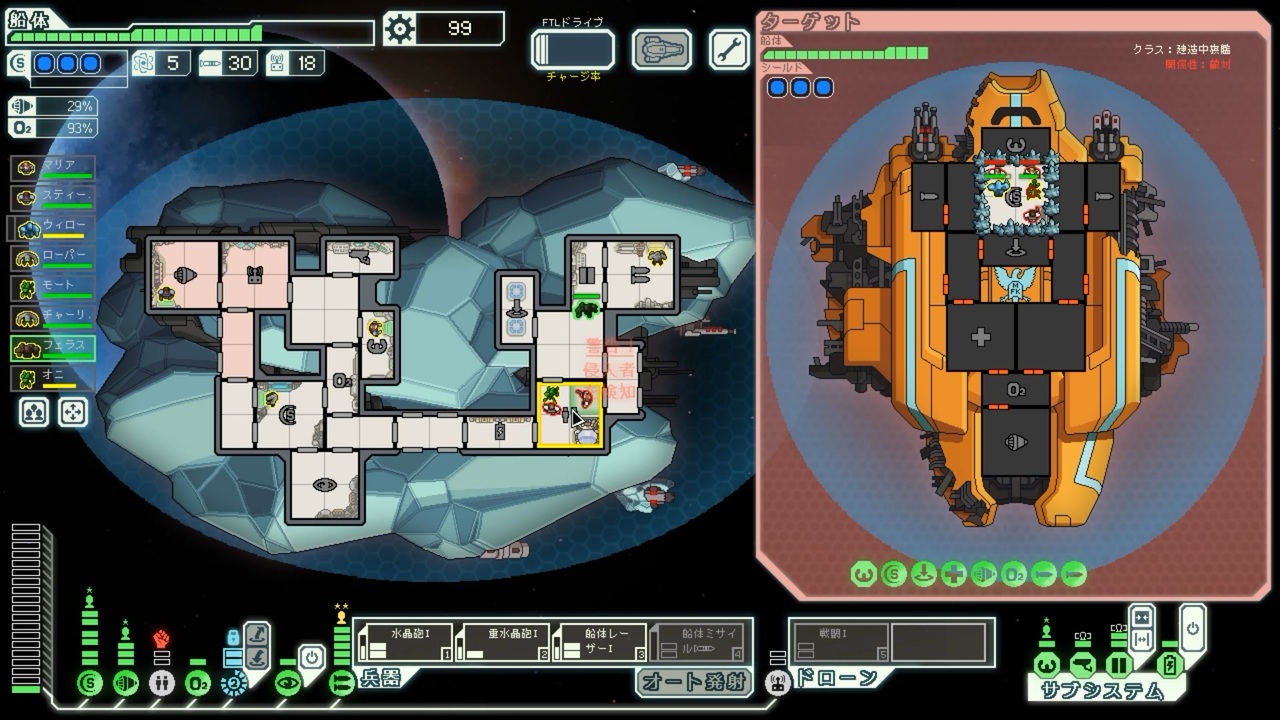Image resolution: width=1280 pixels, height=720 pixels.
Task: Choose the 船体レーザーI weapon slot
Action: coord(600,641)
